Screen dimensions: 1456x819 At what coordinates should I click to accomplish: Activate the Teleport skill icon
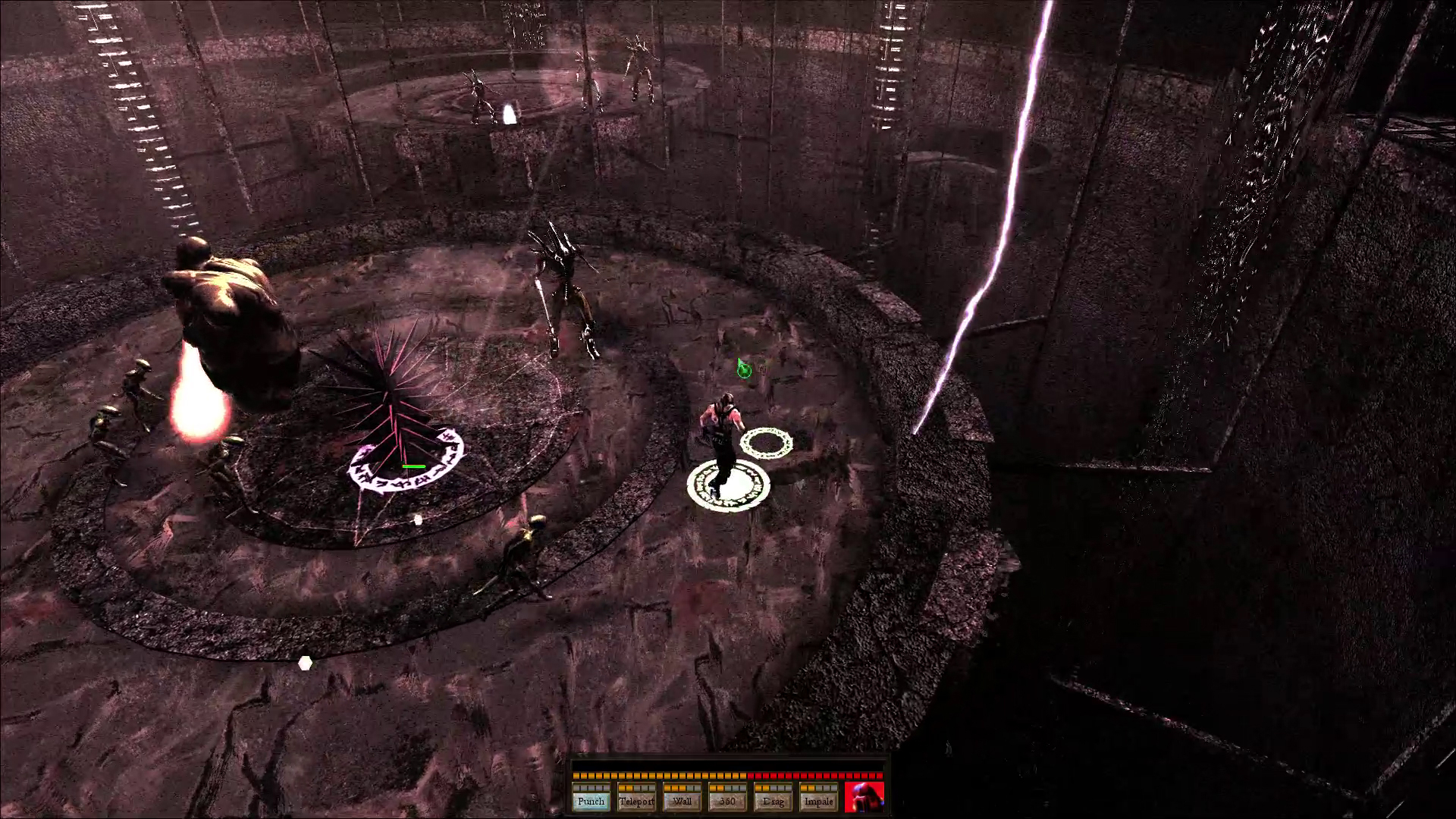636,801
